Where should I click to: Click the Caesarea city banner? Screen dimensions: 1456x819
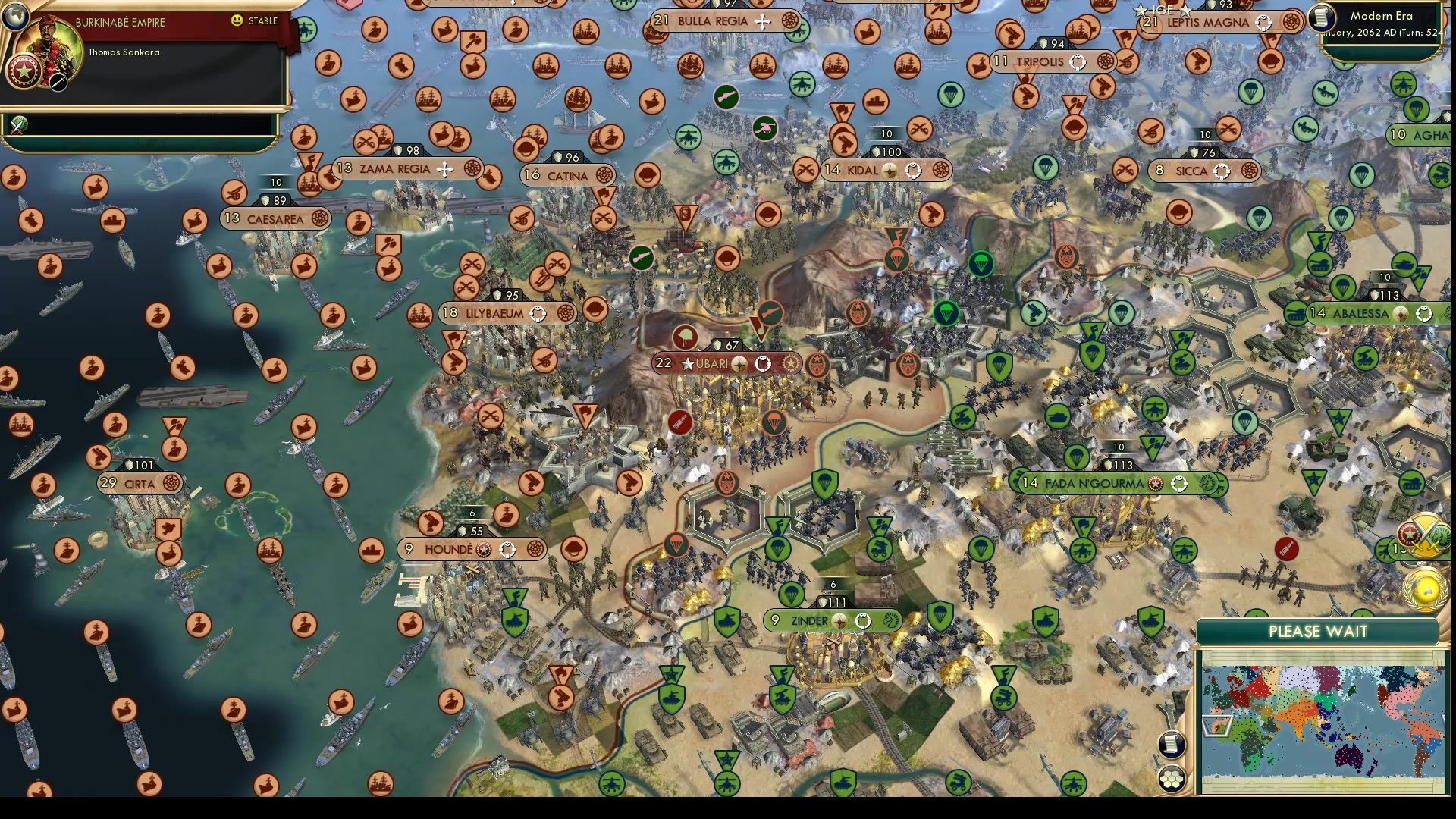(276, 219)
